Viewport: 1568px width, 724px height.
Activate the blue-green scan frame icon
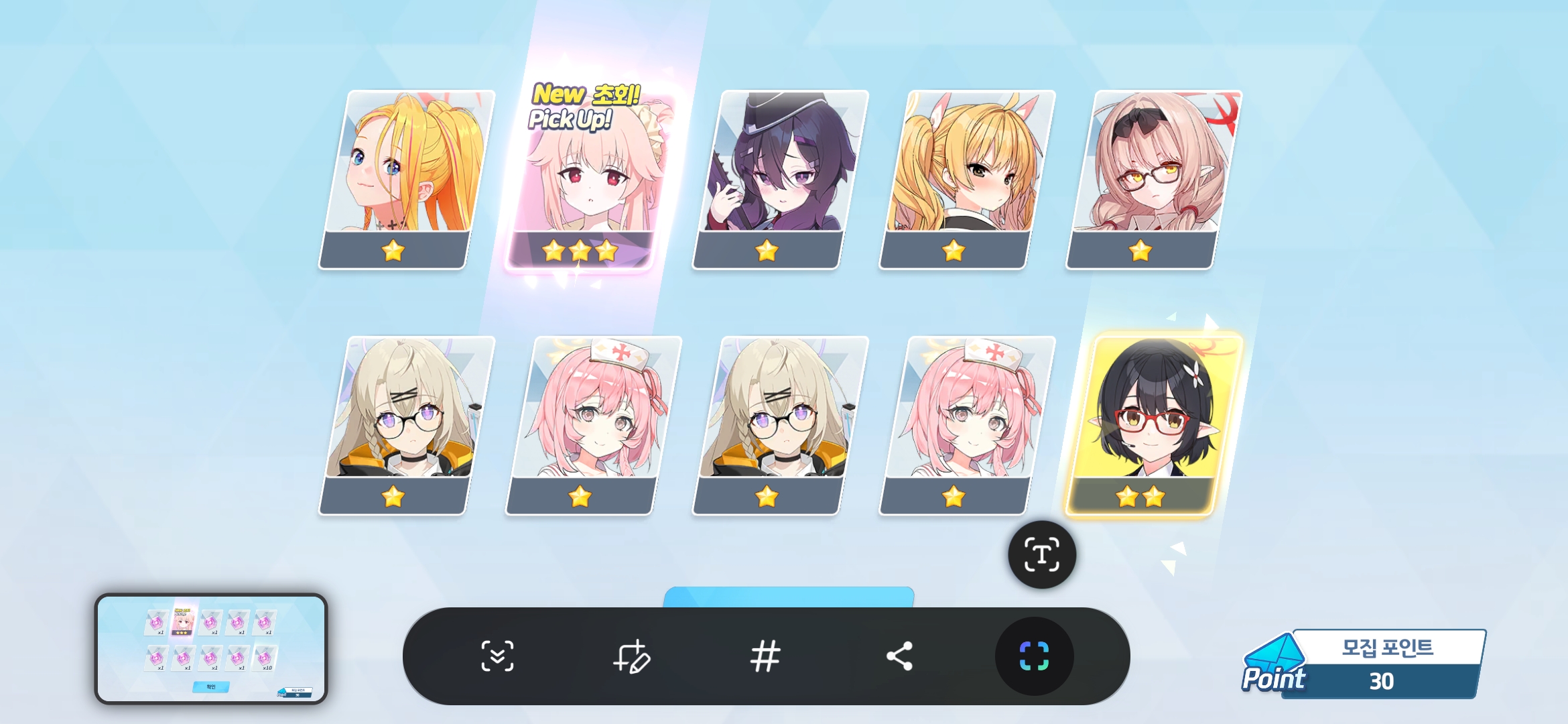1034,656
